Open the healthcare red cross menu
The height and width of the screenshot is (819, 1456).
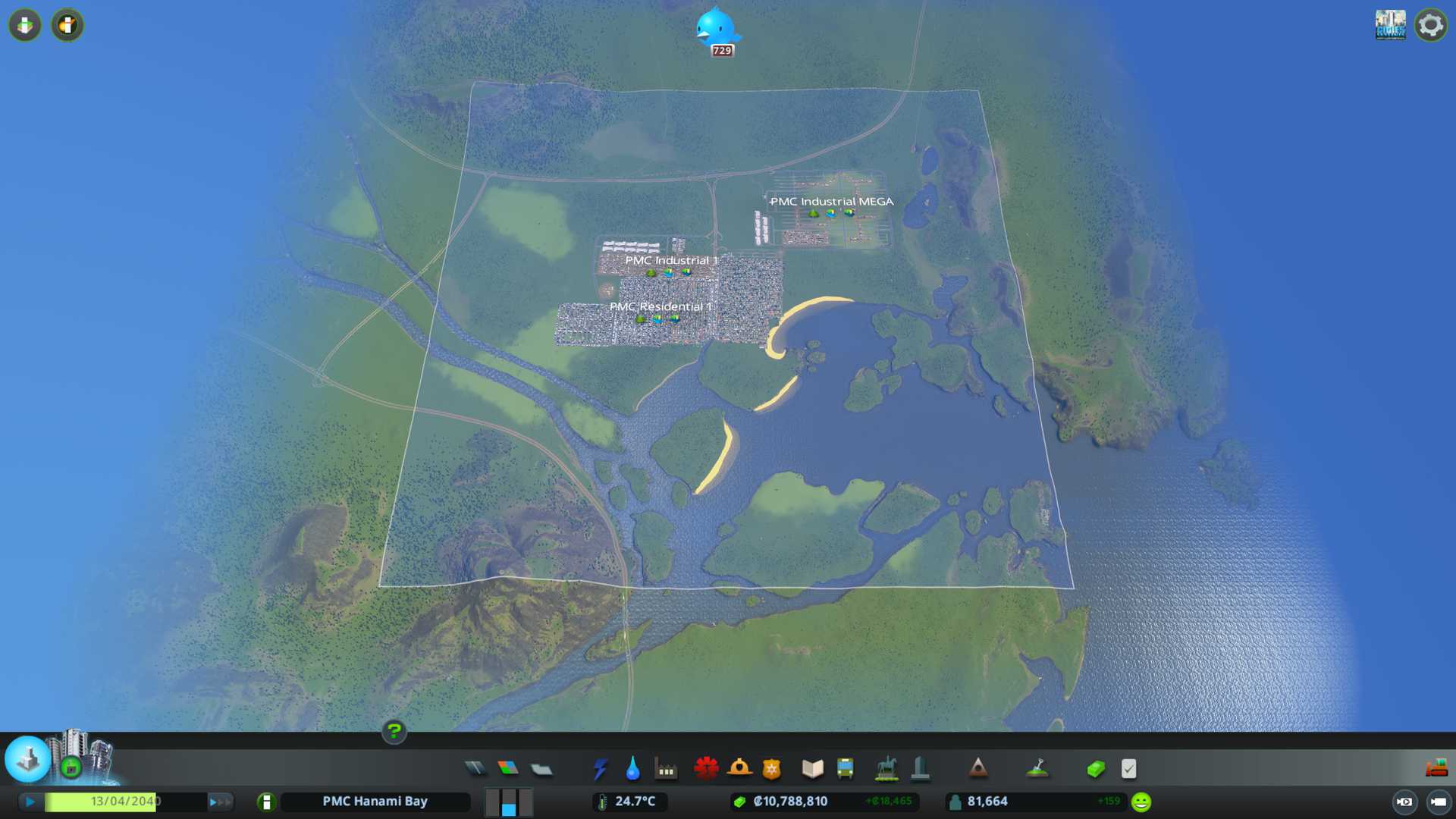click(x=706, y=769)
